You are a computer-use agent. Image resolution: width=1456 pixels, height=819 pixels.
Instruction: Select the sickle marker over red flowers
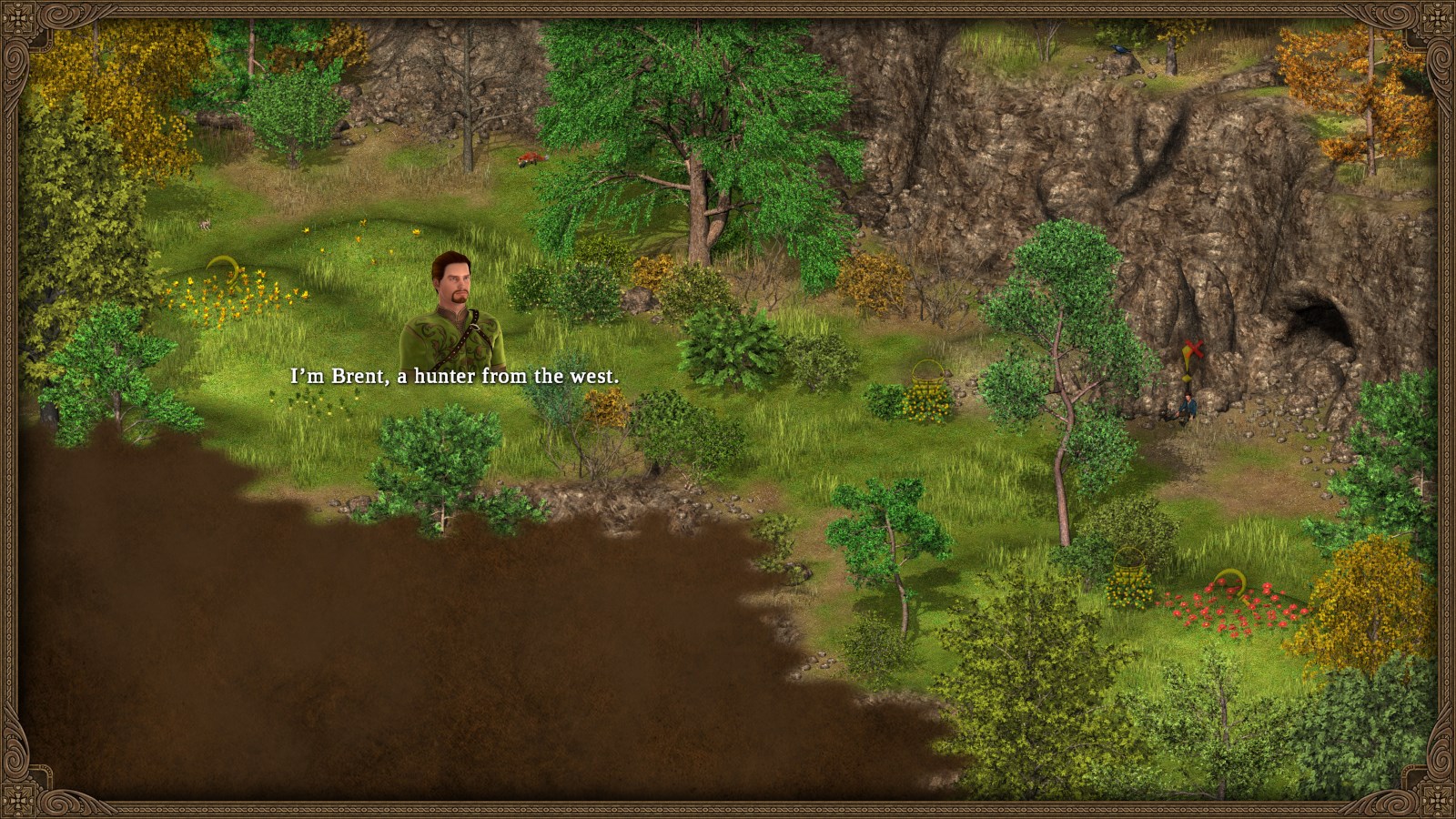(1230, 579)
